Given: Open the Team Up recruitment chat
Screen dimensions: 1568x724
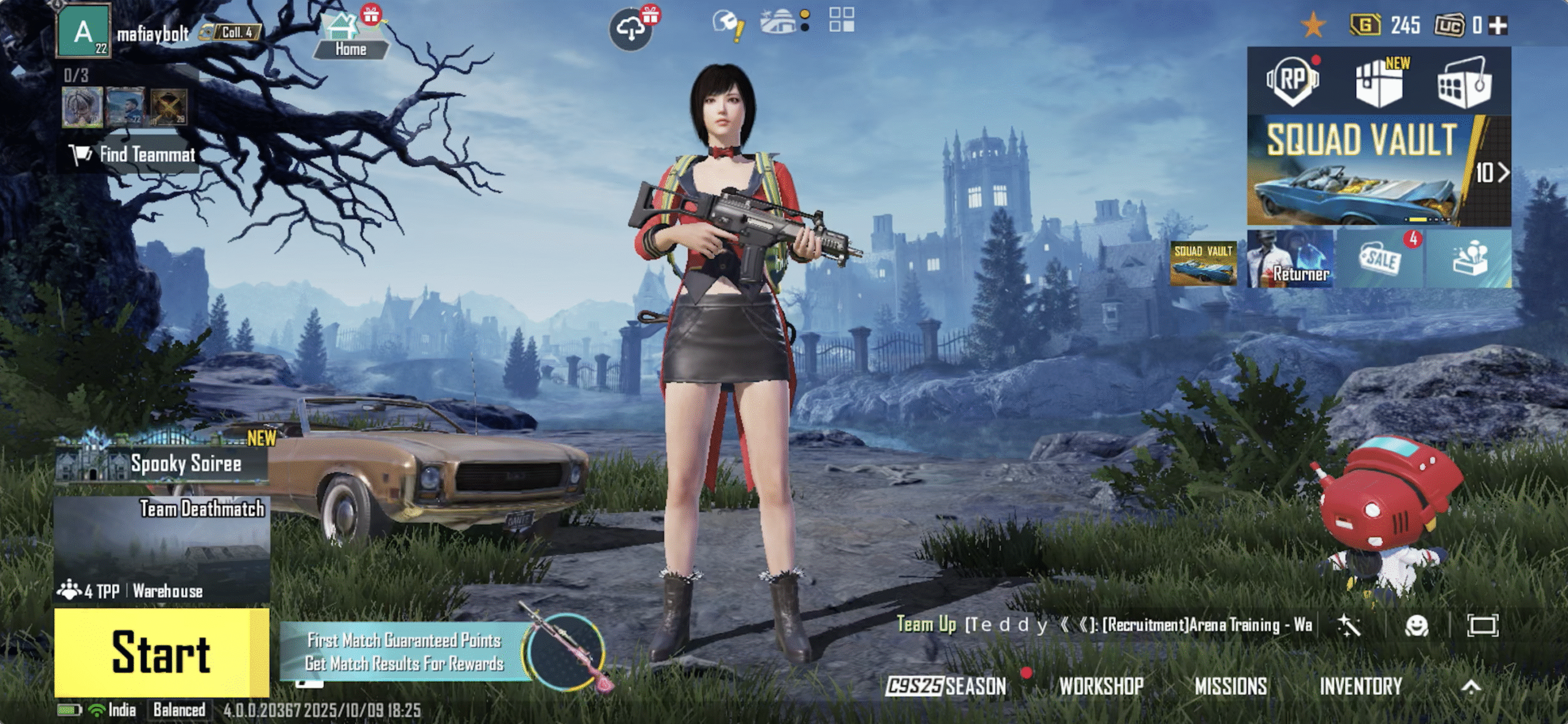Looking at the screenshot, I should tap(1102, 625).
